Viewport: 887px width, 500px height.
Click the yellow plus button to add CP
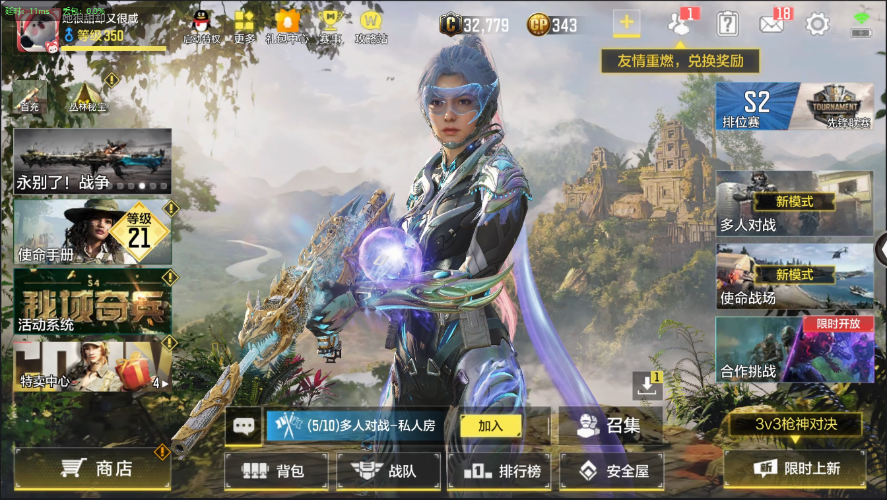627,23
